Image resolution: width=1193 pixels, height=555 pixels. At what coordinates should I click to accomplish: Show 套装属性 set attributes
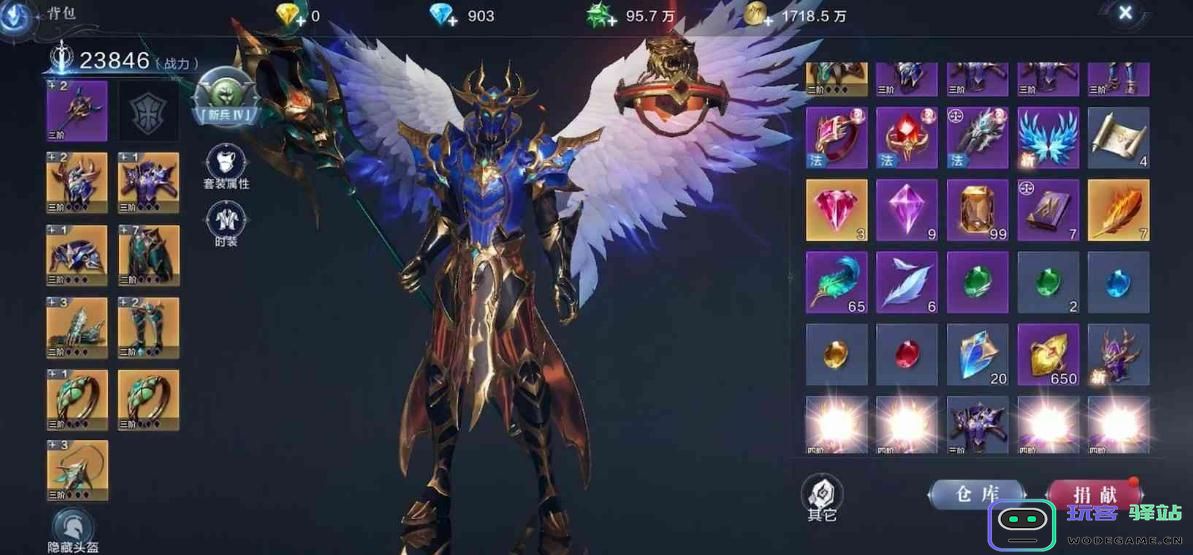226,167
